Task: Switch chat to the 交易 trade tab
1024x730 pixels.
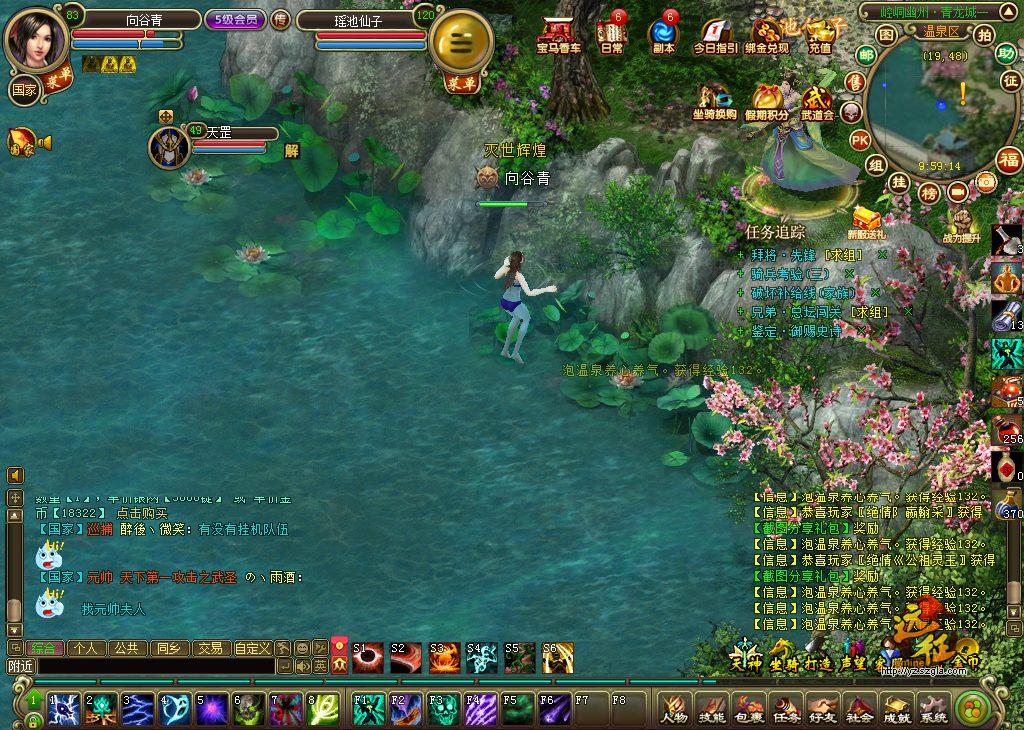Action: pyautogui.click(x=209, y=648)
